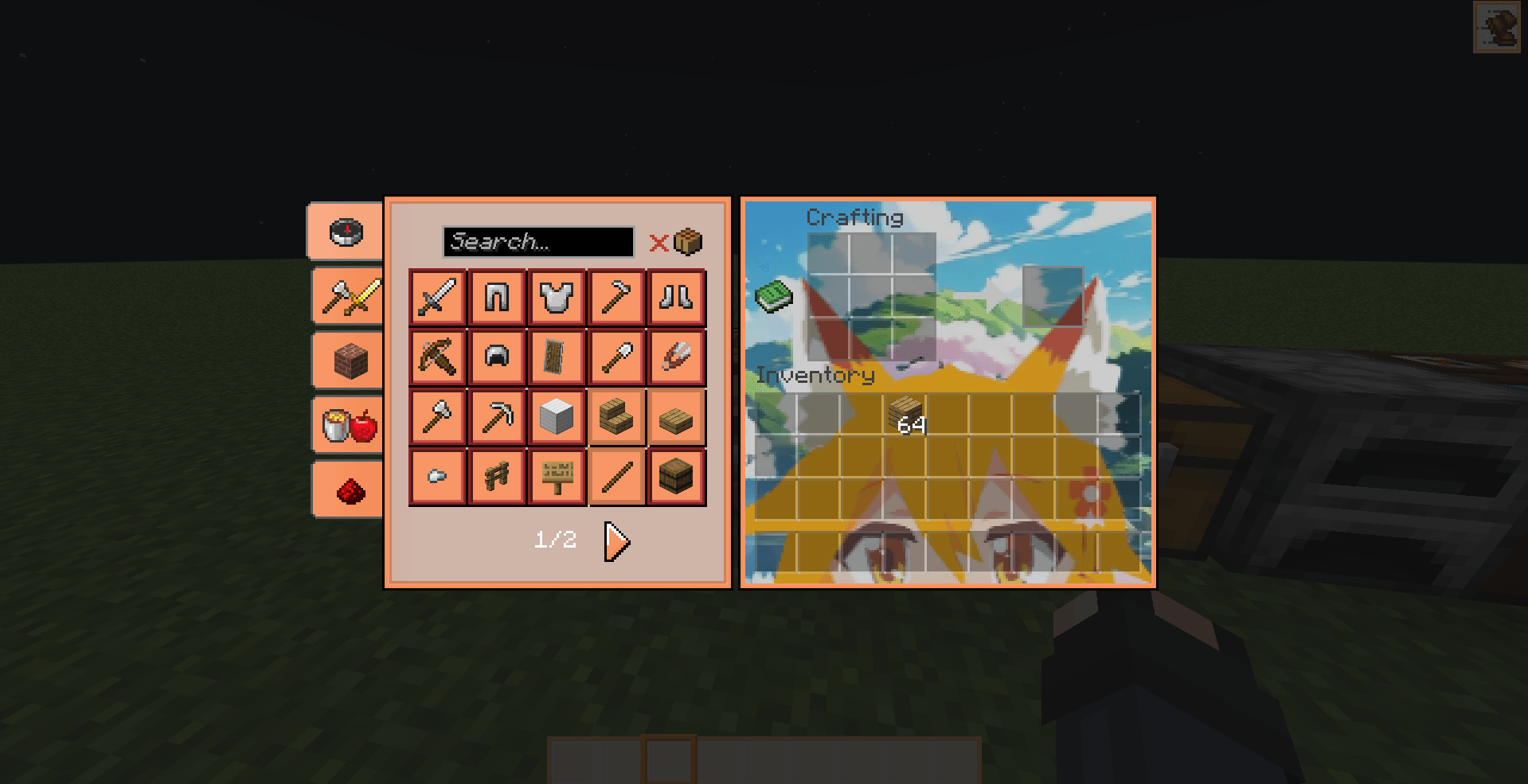Clear the search with the red X
The width and height of the screenshot is (1528, 784).
(658, 243)
